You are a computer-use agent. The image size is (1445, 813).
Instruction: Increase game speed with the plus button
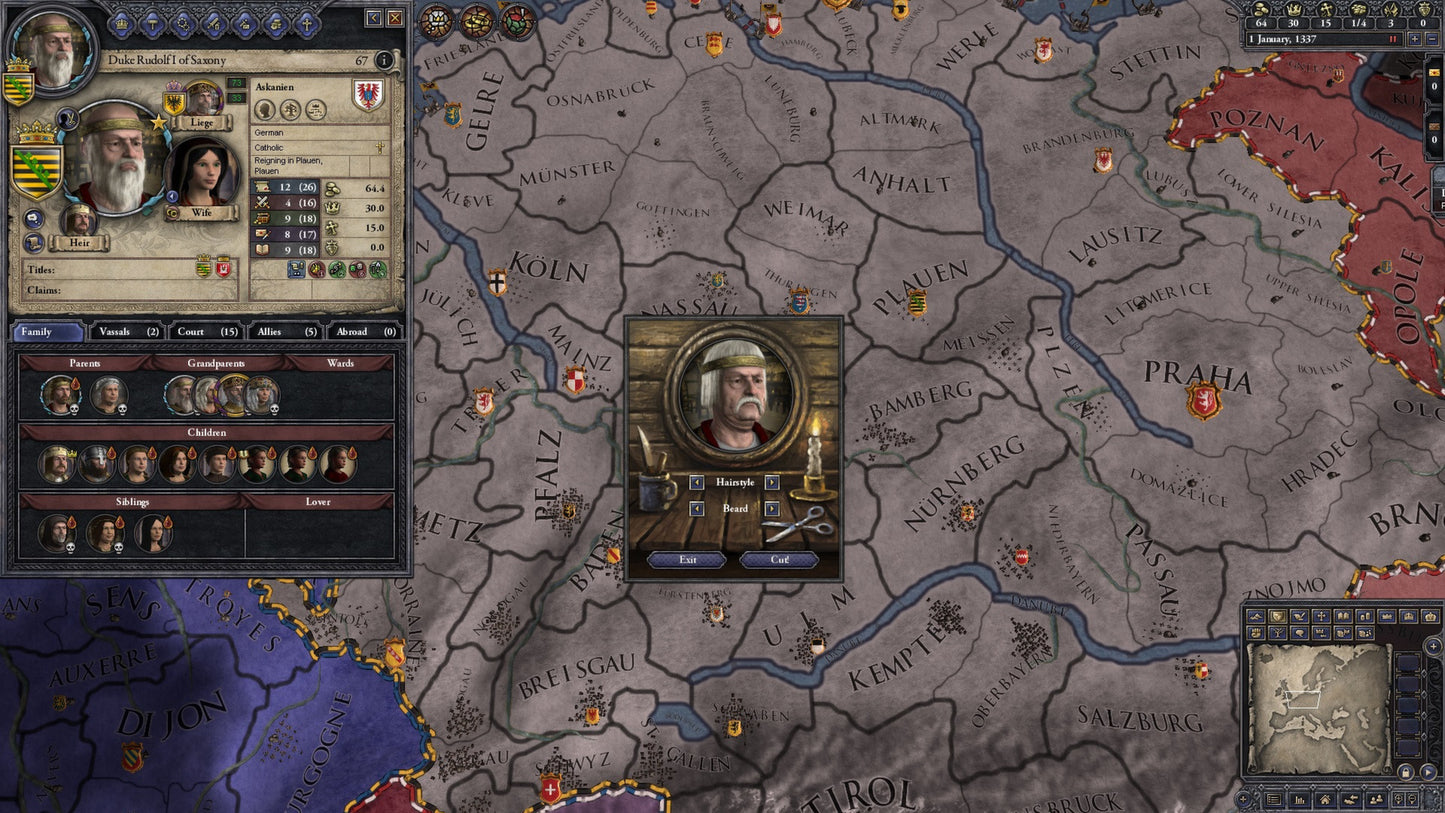[x=1415, y=39]
